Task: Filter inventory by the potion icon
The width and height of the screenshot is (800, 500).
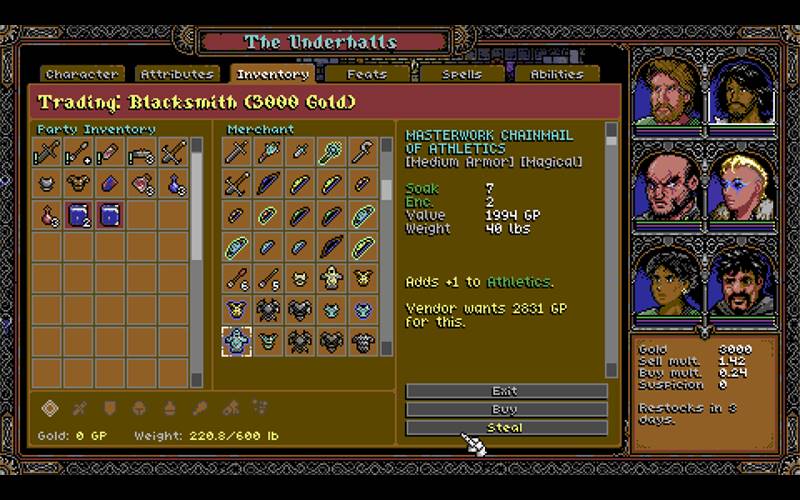Action: tap(170, 407)
